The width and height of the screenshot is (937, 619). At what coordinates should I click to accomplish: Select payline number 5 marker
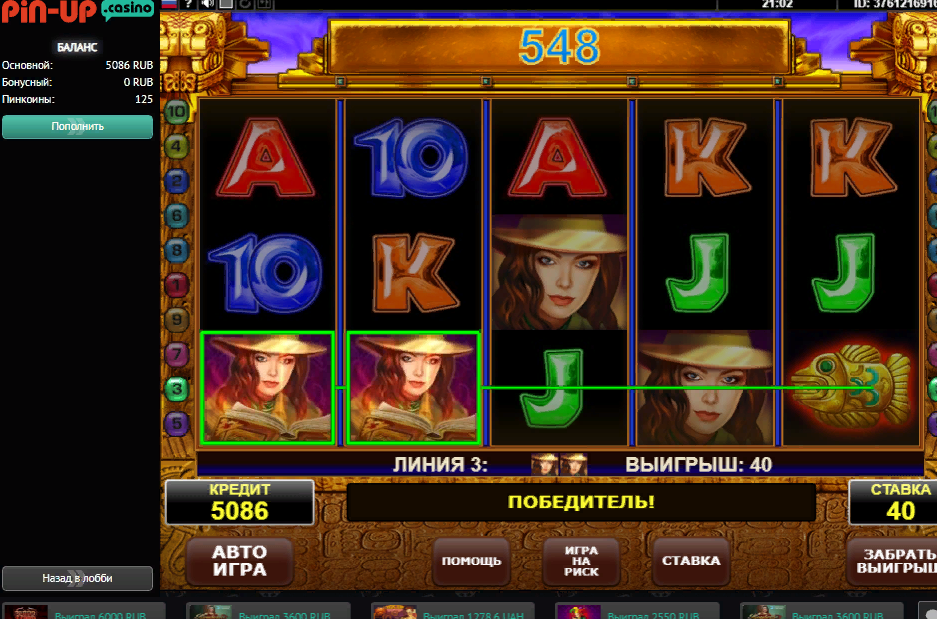177,422
